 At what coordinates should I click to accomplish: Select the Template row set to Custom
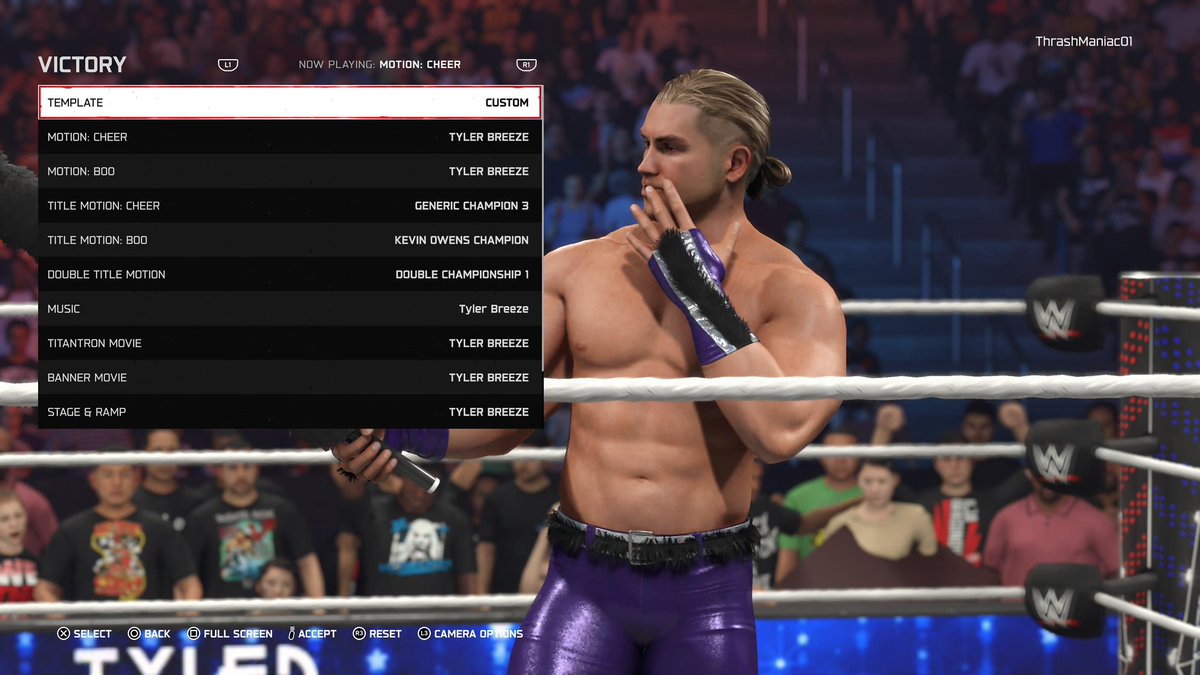click(x=290, y=102)
